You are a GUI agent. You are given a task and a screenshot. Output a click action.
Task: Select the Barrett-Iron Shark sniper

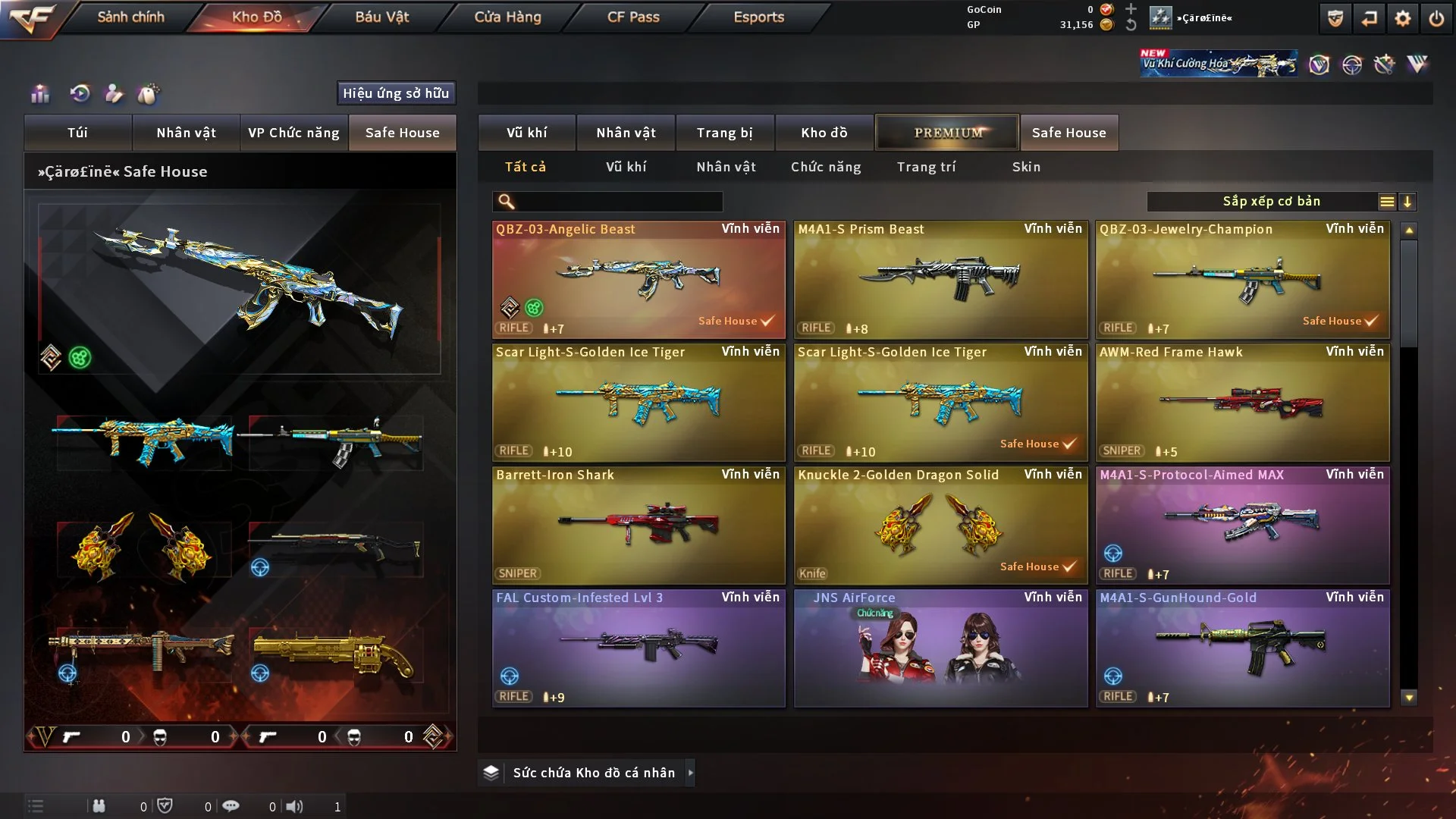[x=639, y=525]
